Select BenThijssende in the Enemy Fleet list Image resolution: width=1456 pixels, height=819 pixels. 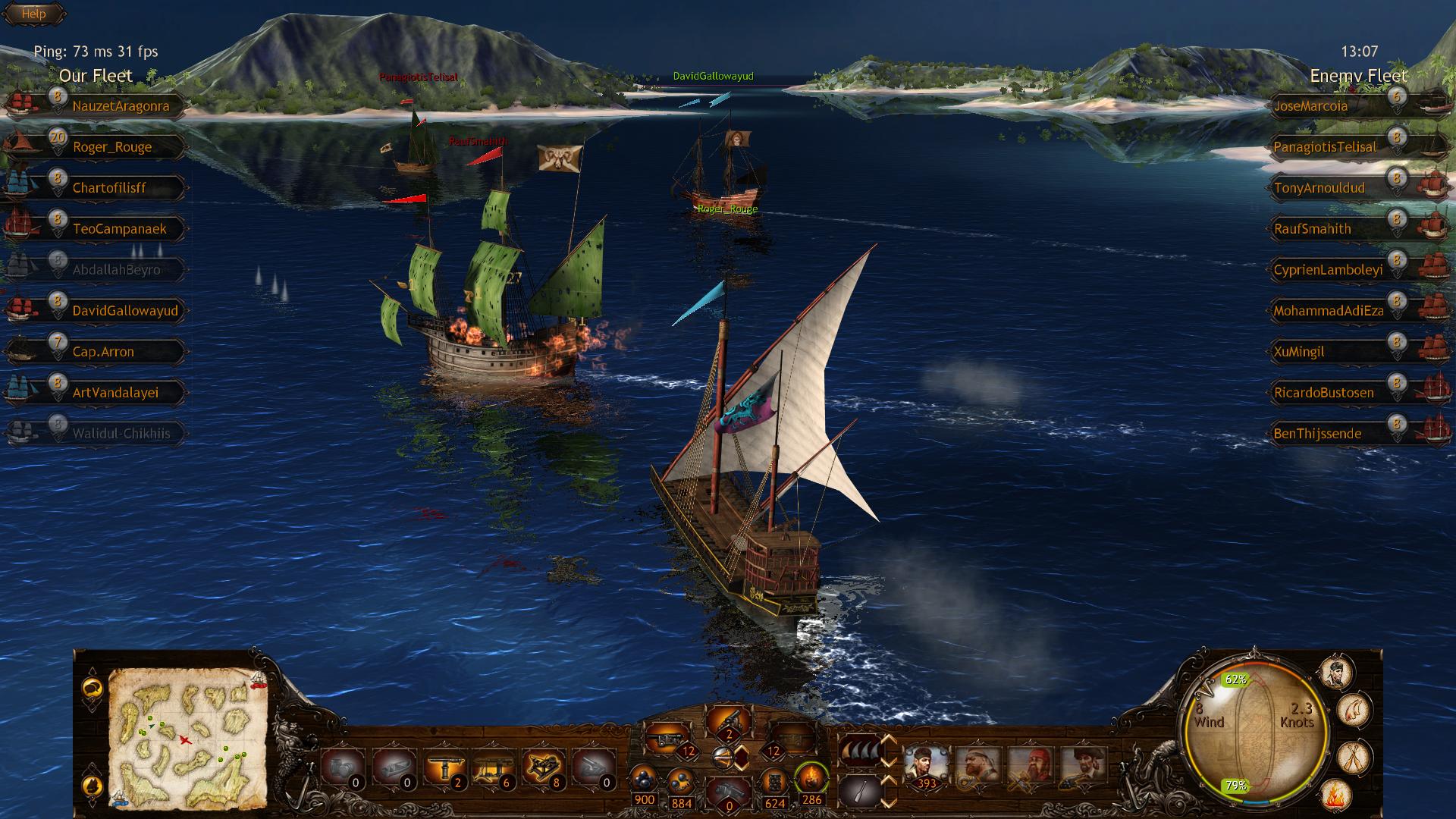[1317, 434]
